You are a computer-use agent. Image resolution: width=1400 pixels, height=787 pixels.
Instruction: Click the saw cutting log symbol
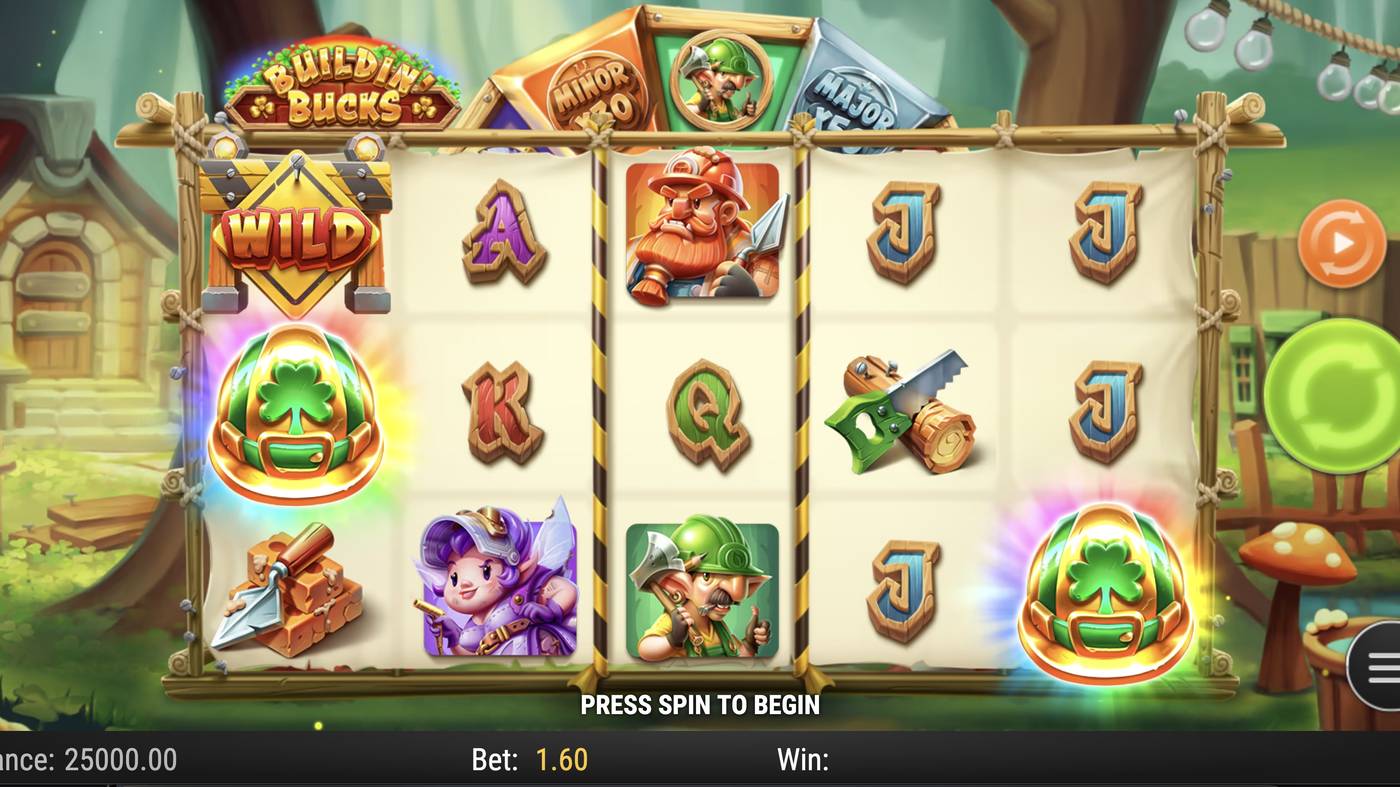coord(900,410)
